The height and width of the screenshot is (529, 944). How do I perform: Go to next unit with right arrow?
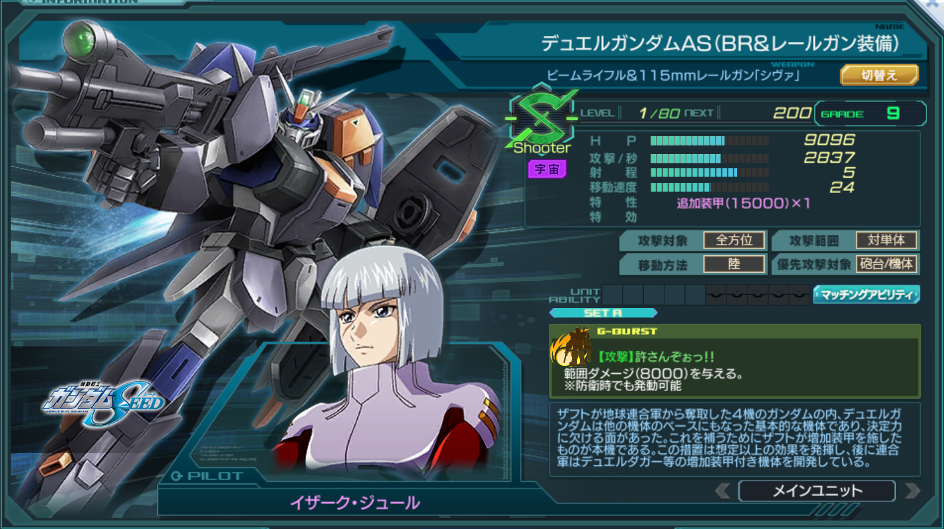click(x=910, y=491)
